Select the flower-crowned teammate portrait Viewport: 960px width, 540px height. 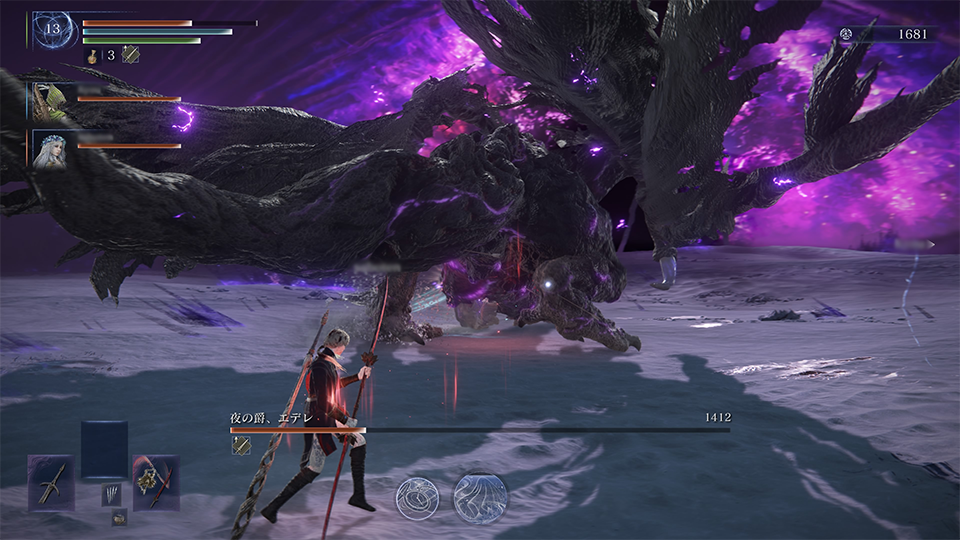click(x=49, y=148)
